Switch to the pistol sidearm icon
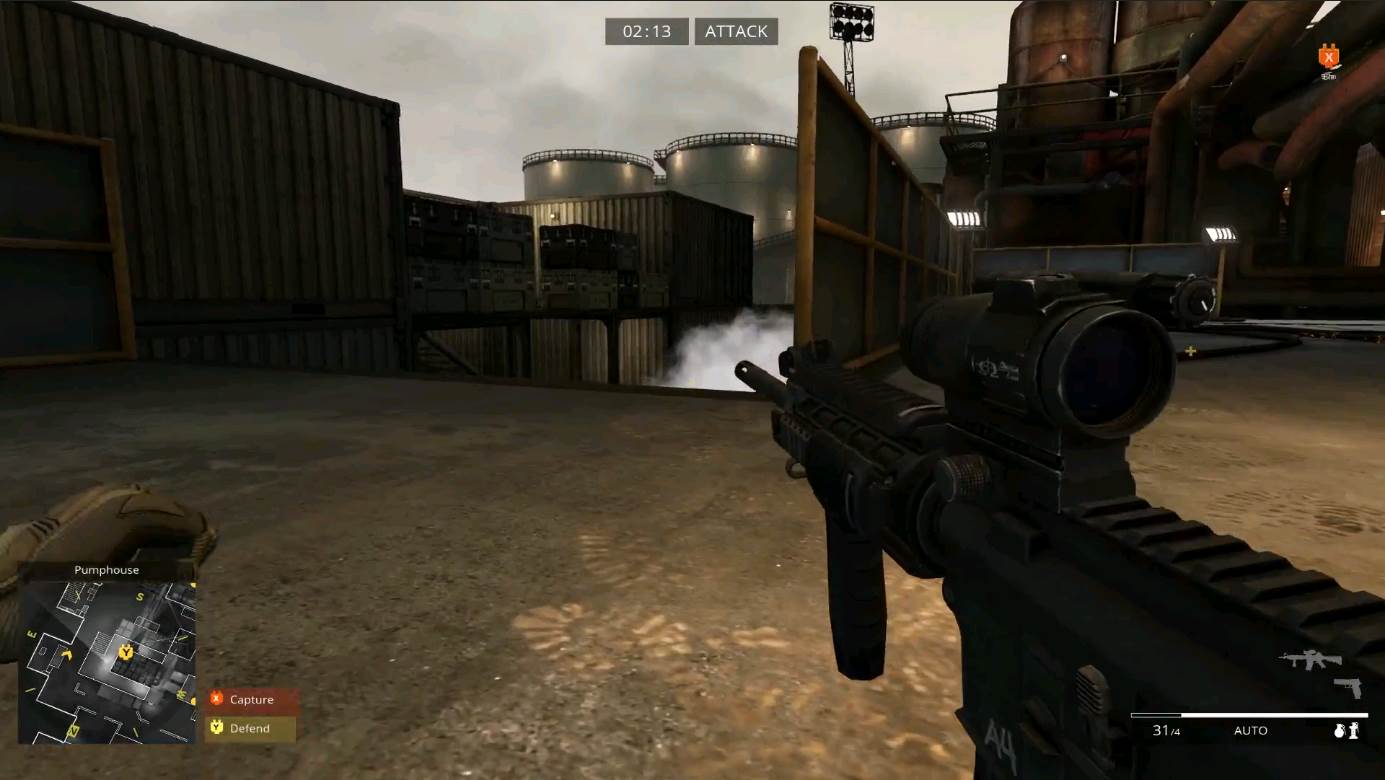This screenshot has width=1385, height=780. point(1347,687)
